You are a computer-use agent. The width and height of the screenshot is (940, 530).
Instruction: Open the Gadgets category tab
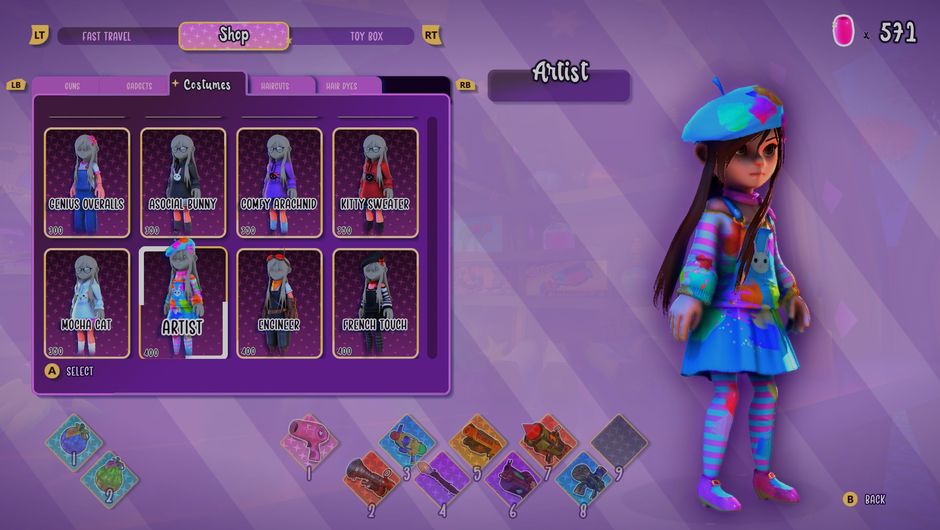(x=139, y=87)
